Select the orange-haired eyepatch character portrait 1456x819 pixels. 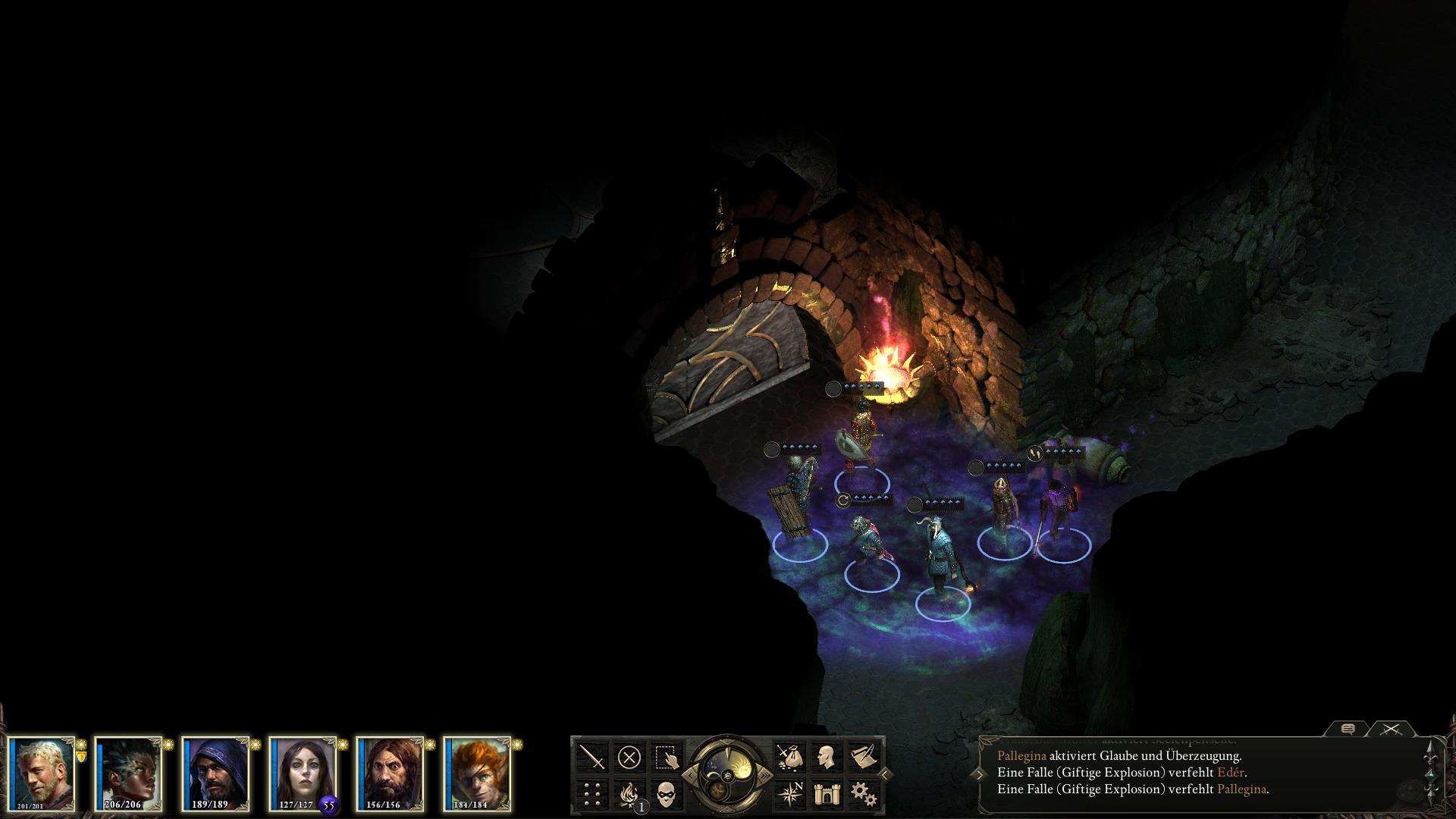click(x=477, y=773)
